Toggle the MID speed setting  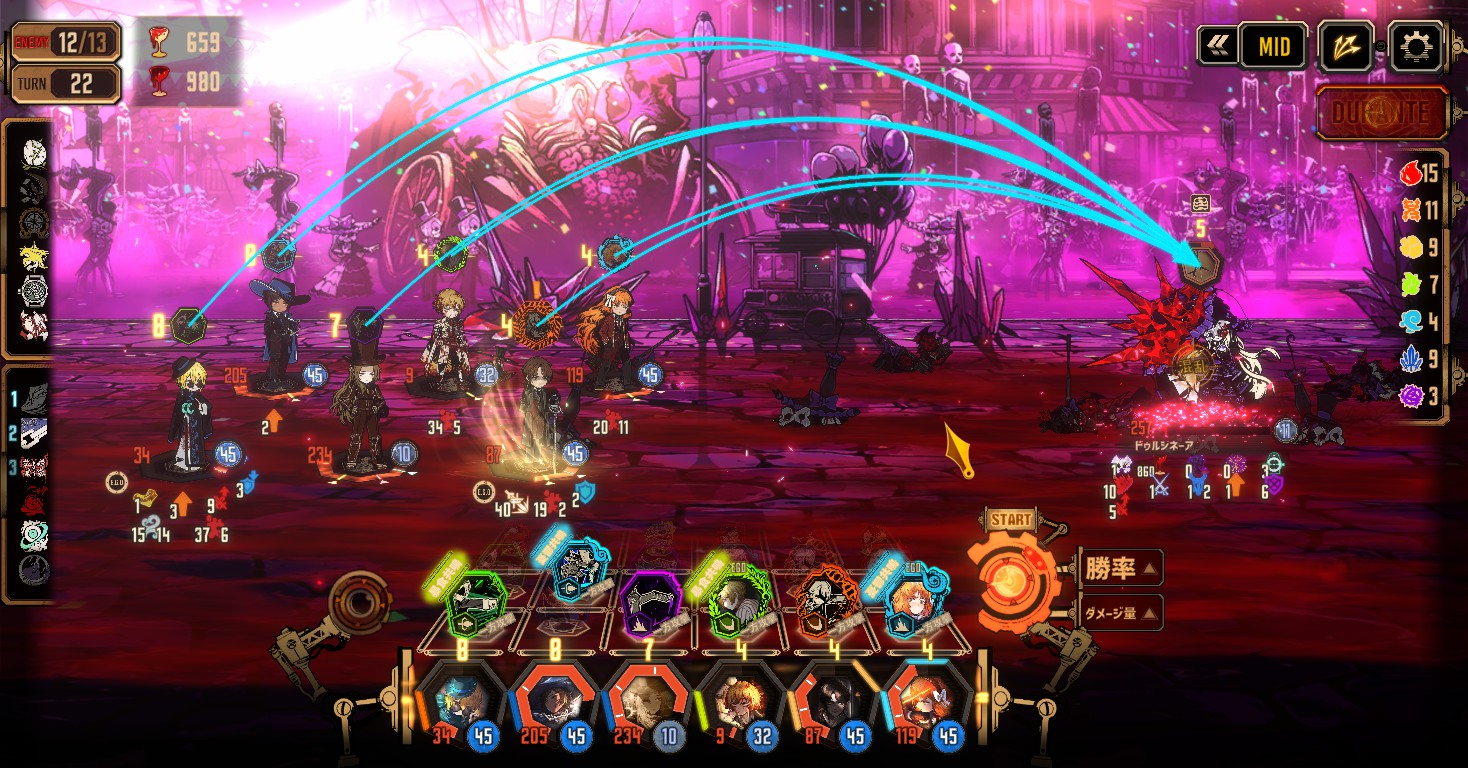(1273, 46)
